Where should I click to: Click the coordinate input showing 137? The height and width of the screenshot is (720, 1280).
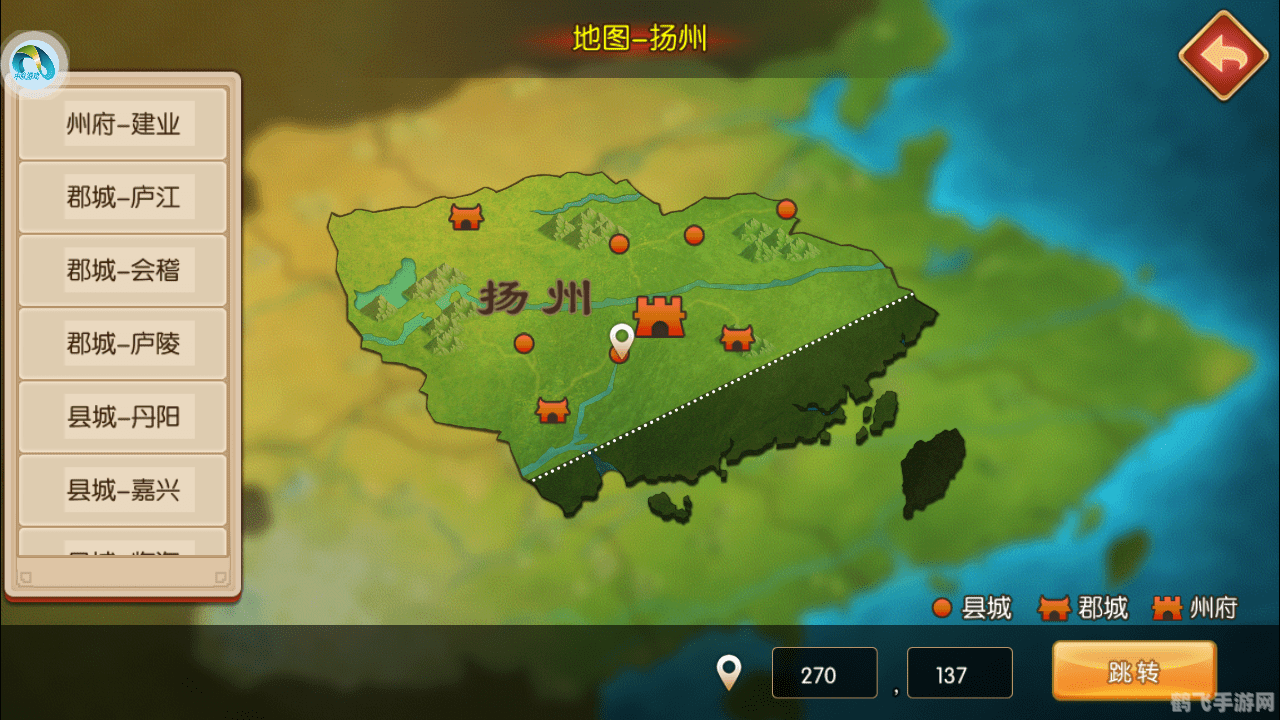point(959,672)
